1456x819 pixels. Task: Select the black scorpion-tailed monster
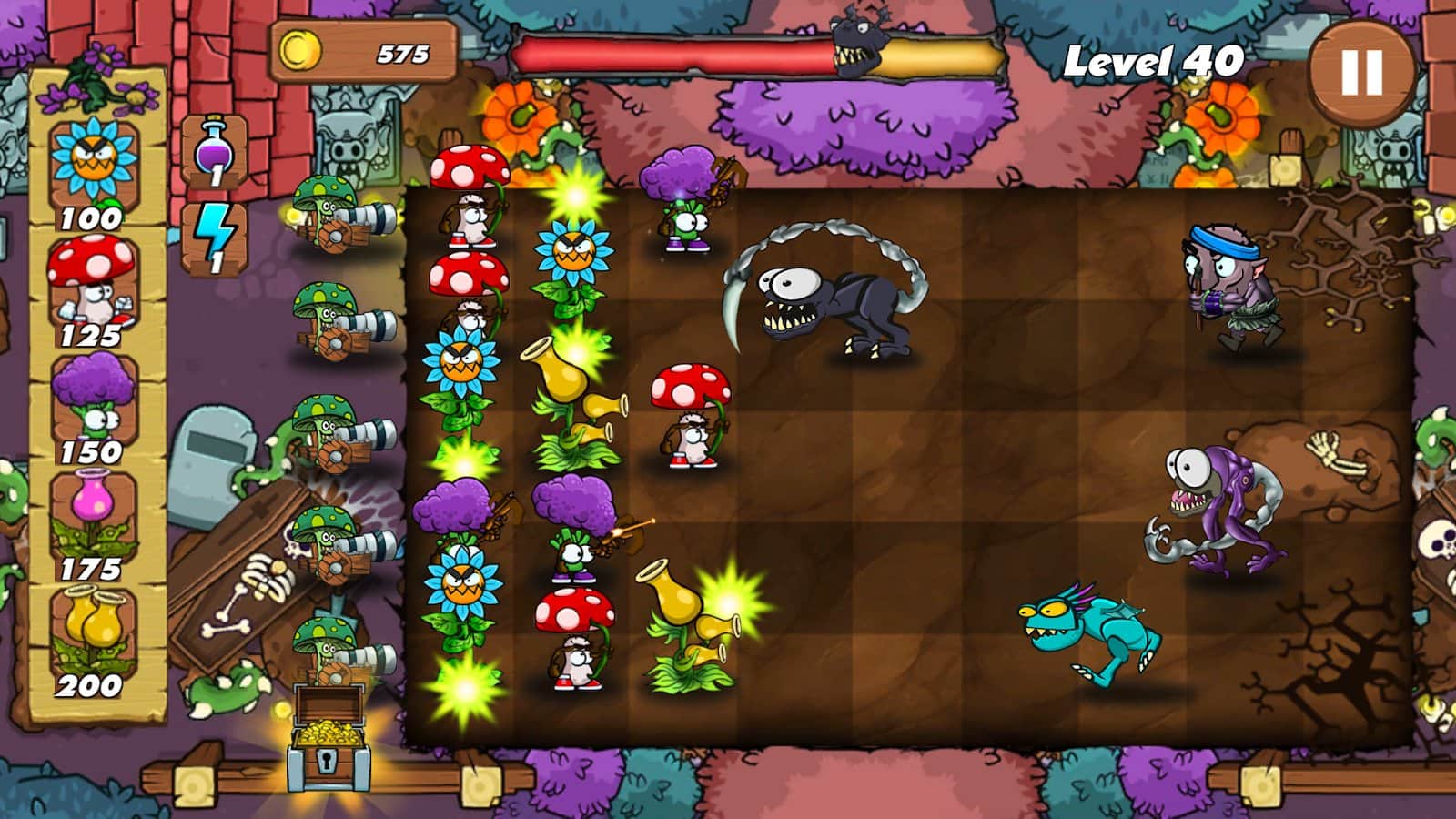[x=837, y=300]
